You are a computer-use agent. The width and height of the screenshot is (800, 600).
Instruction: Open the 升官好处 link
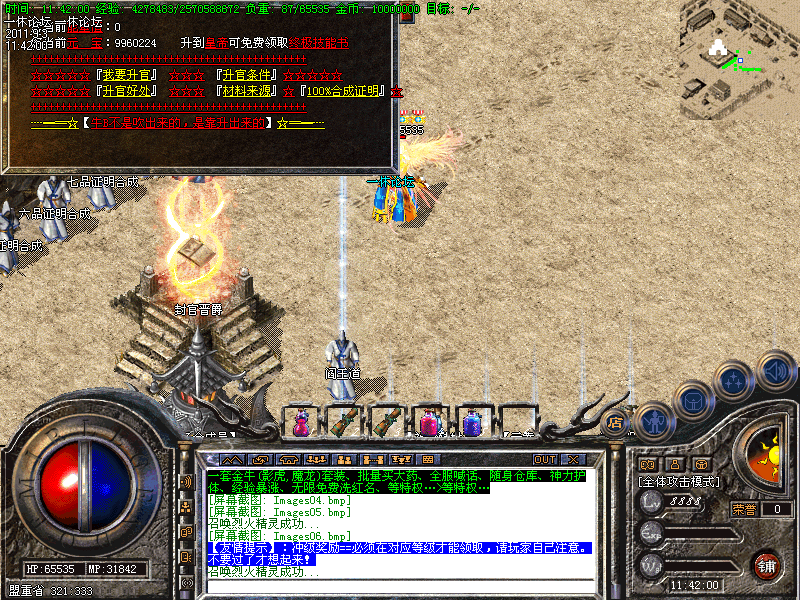[124, 91]
